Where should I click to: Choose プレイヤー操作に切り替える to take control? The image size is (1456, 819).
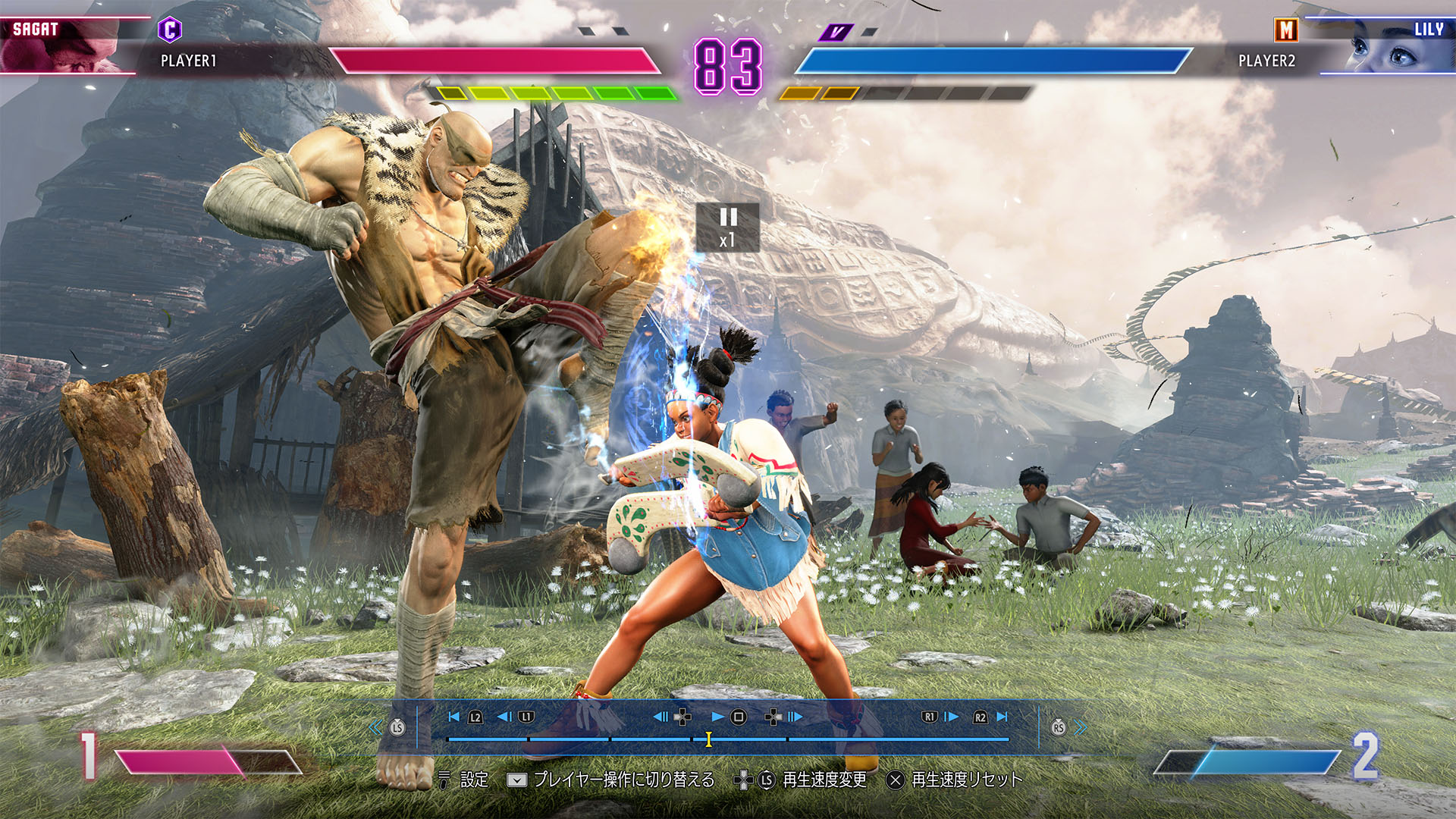623,780
